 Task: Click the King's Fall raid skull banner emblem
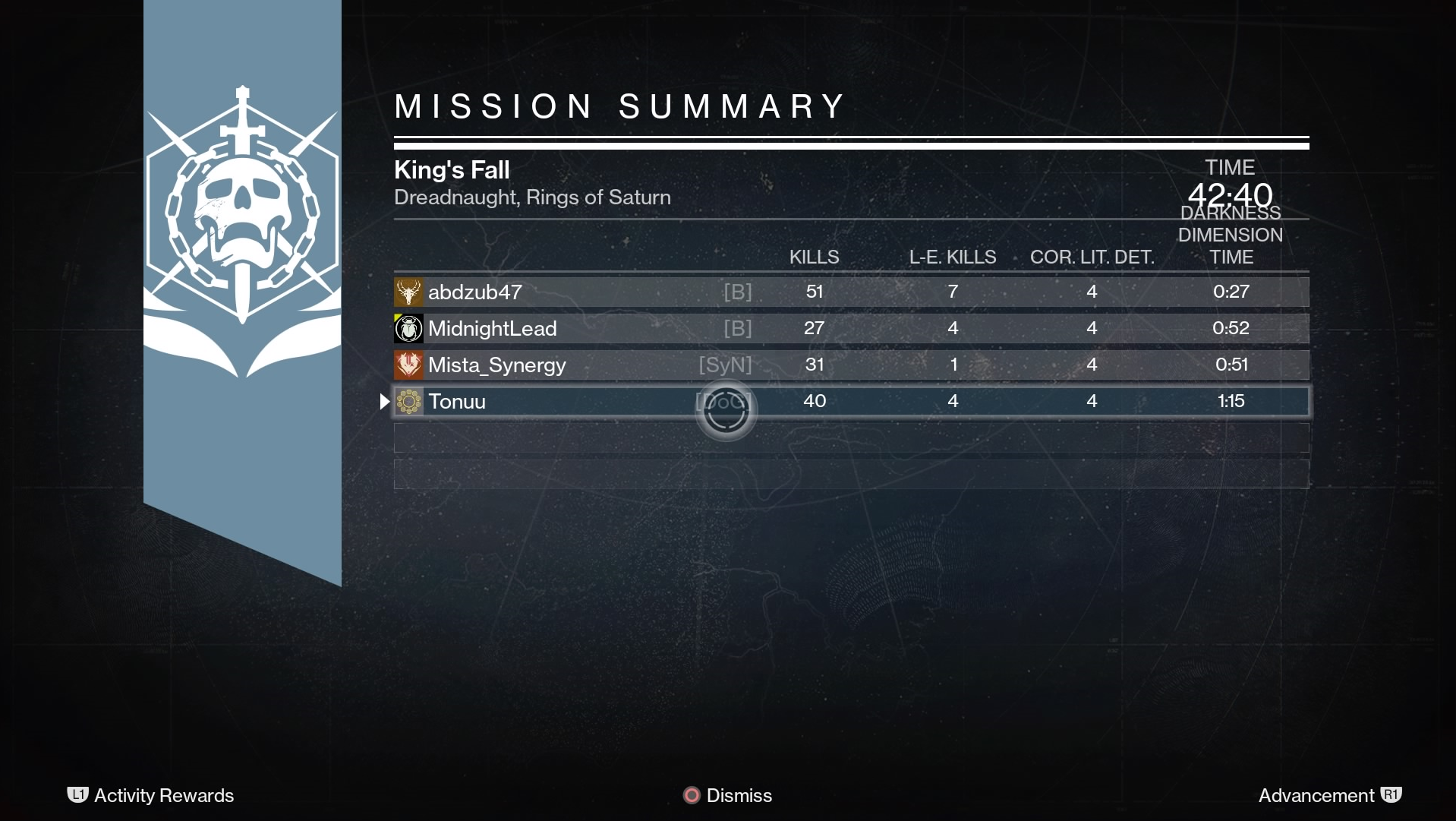(x=242, y=228)
